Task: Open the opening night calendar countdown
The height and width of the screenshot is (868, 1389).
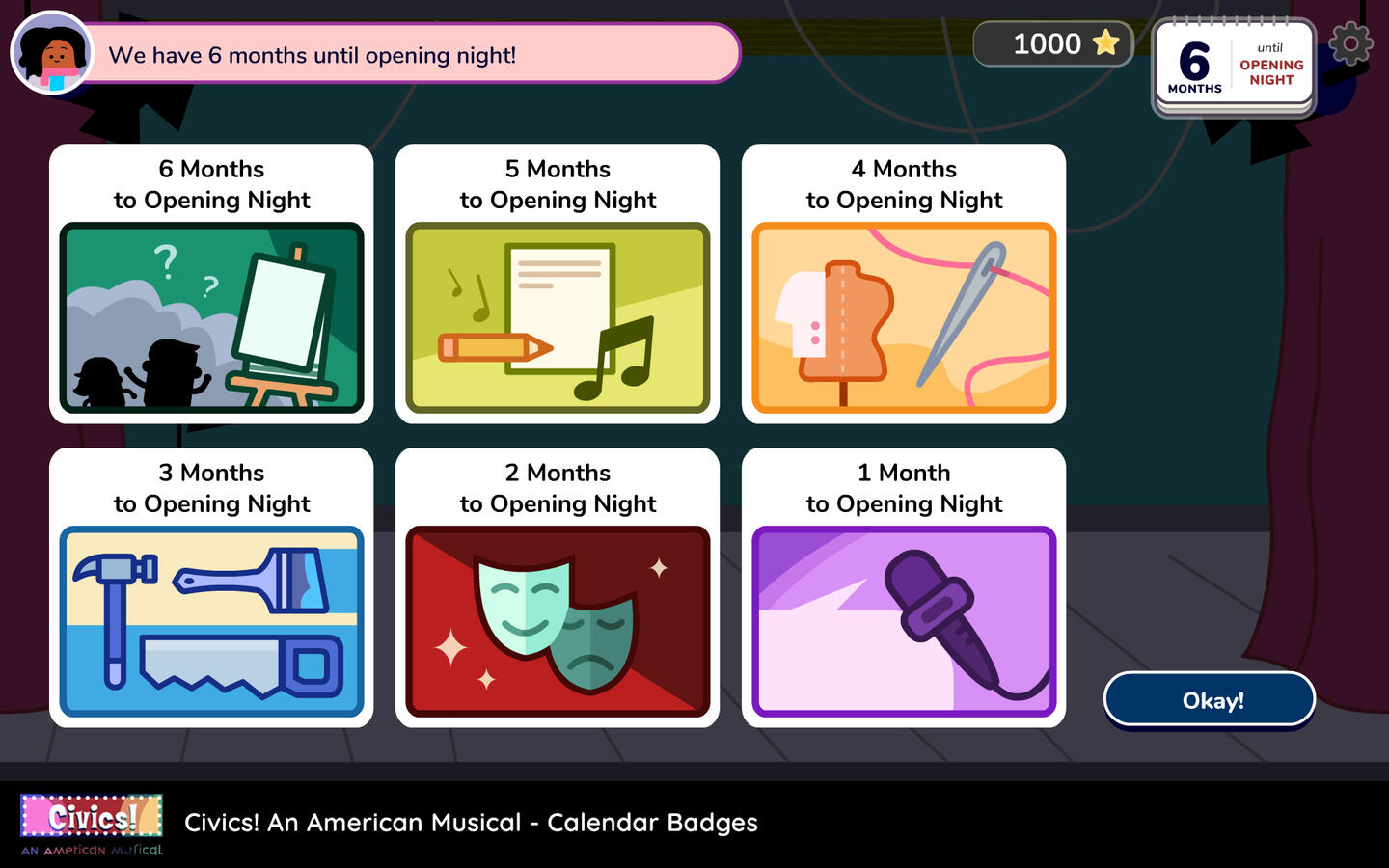Action: click(x=1234, y=68)
